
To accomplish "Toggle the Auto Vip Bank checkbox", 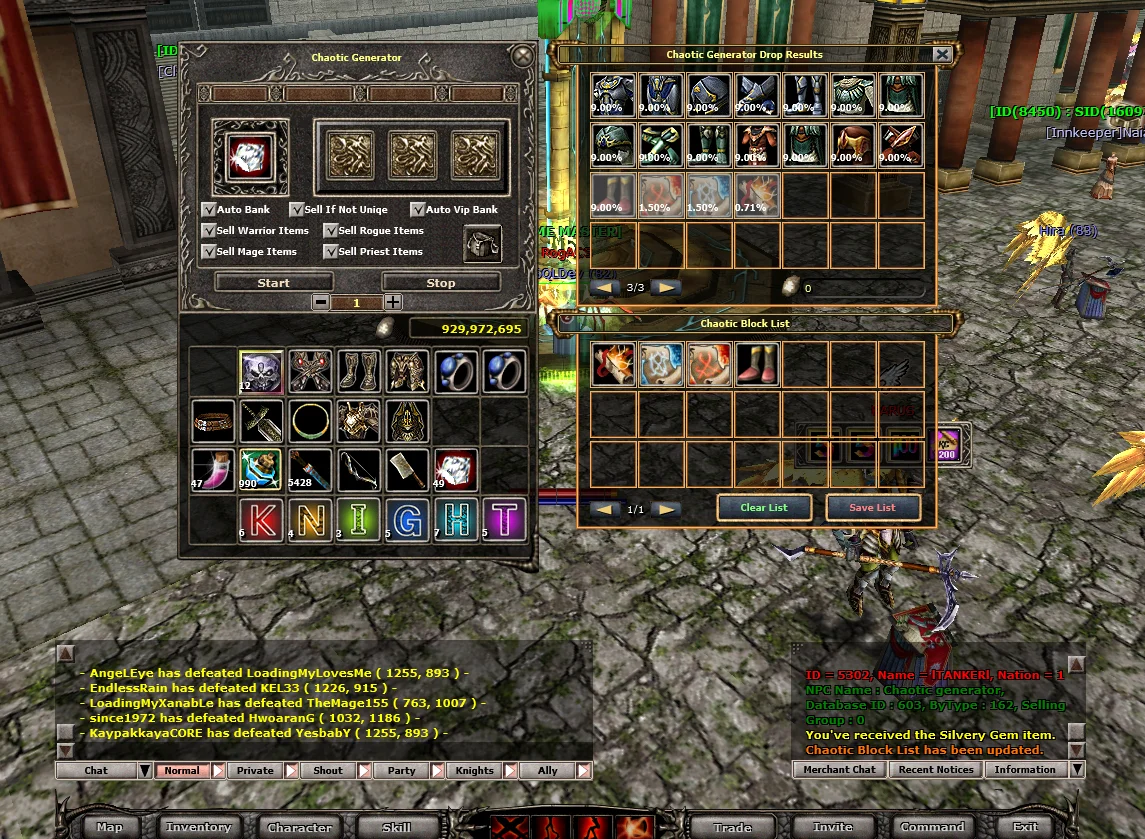I will pos(418,210).
